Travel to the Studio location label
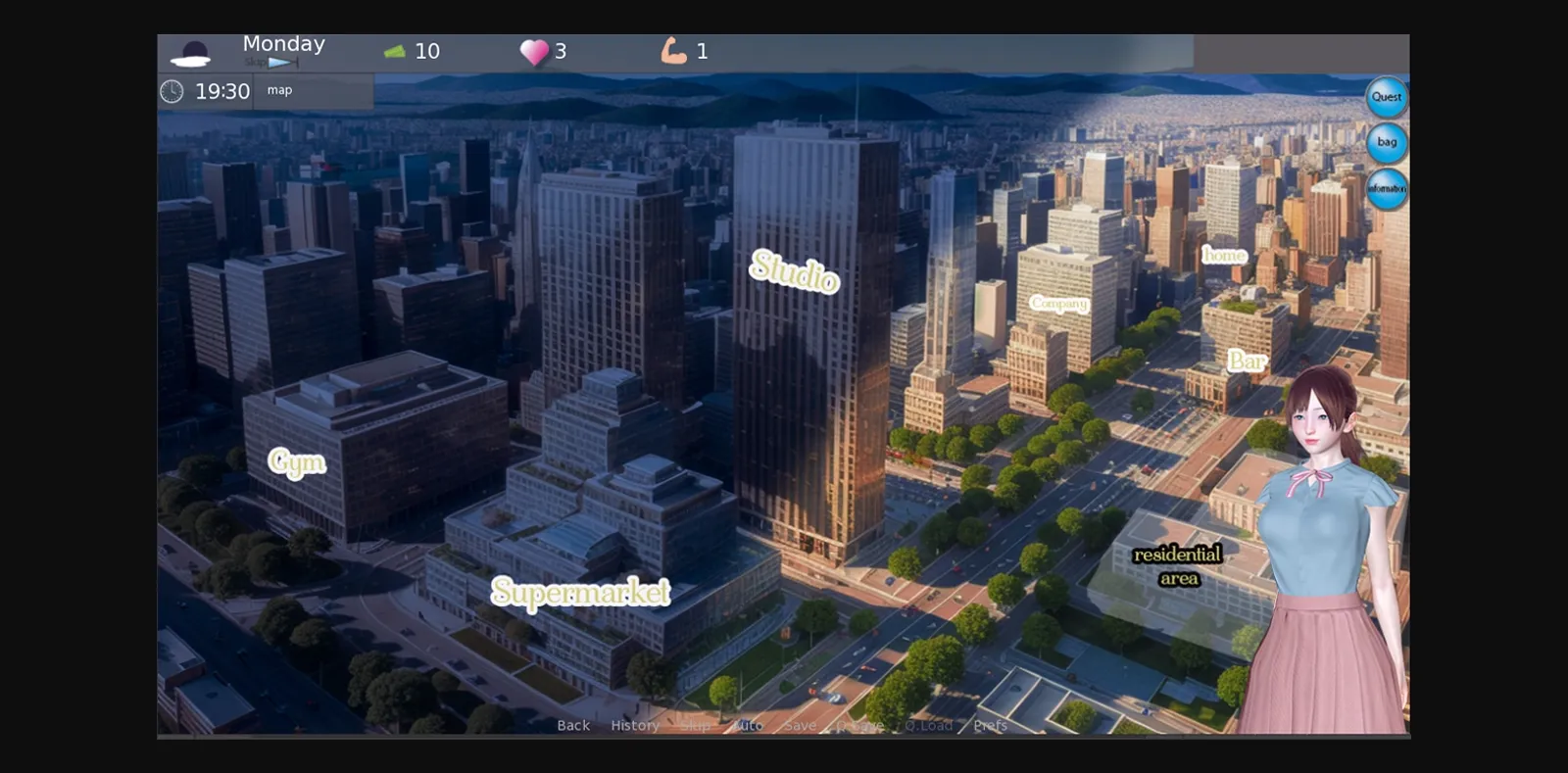The image size is (1568, 773). point(794,270)
